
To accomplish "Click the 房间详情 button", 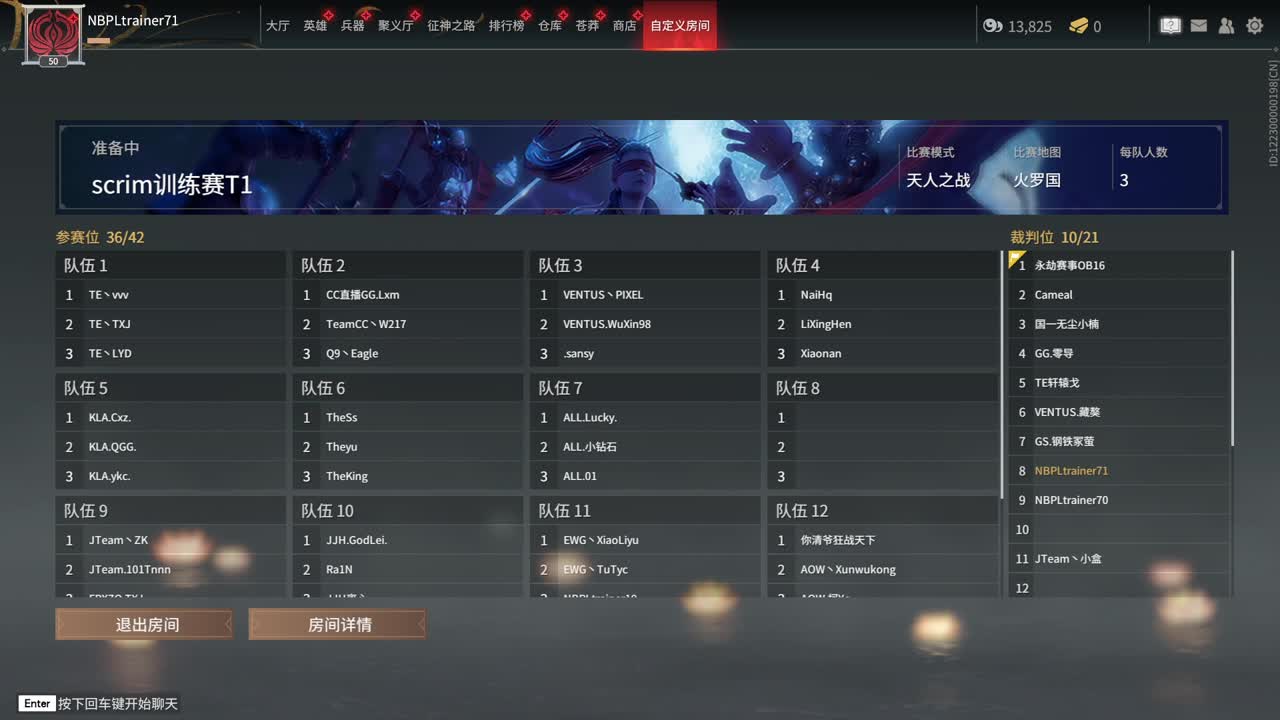I will 336,623.
